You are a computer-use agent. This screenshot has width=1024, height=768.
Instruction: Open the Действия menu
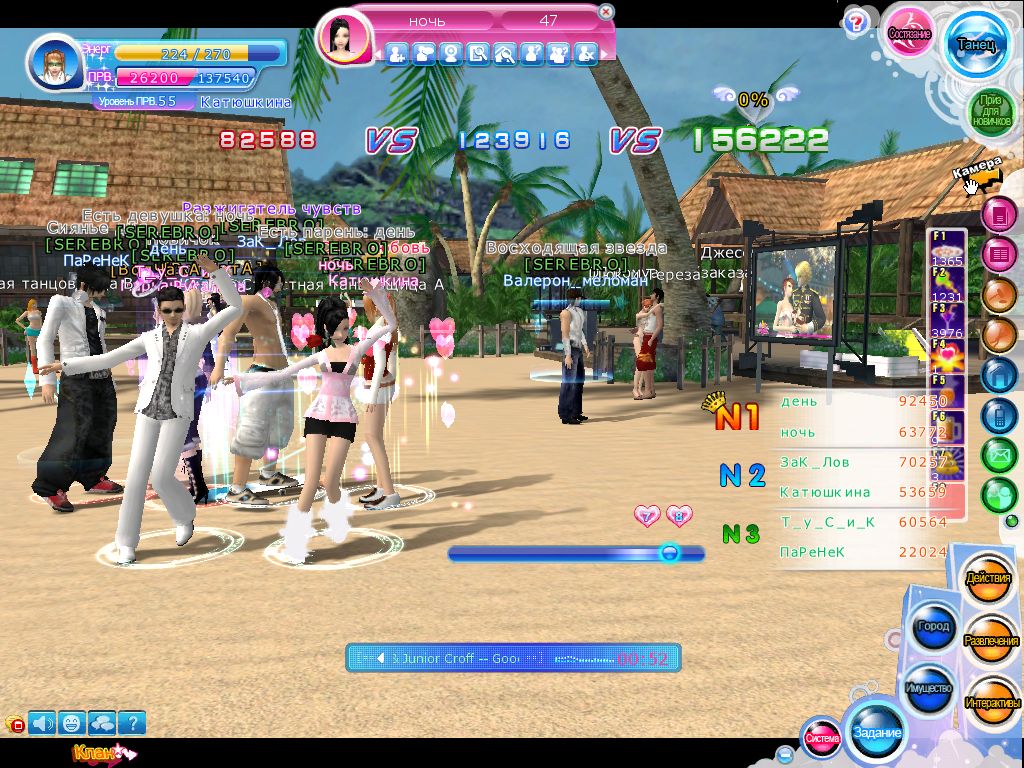[989, 580]
